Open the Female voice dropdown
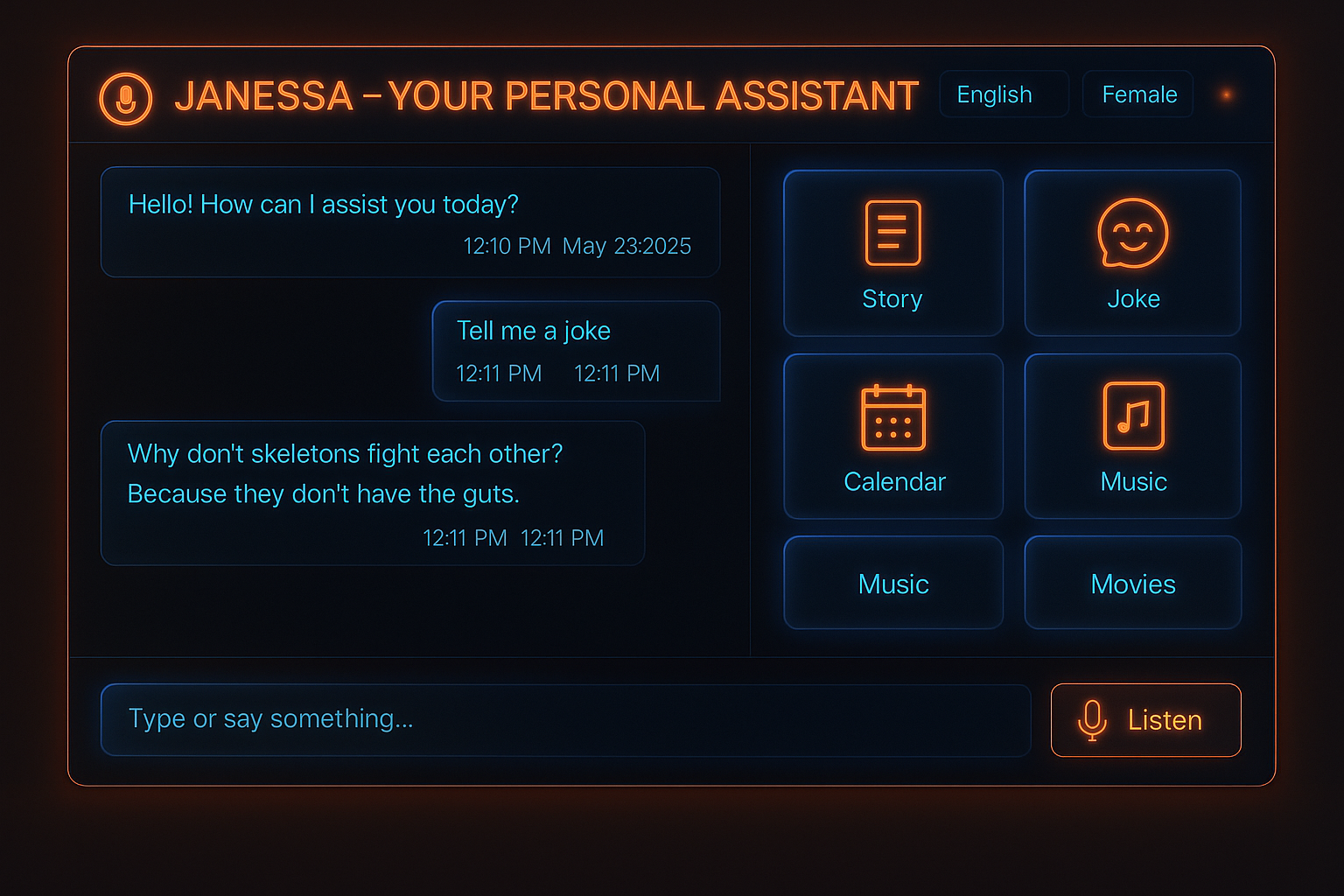The image size is (1344, 896). [x=1137, y=94]
